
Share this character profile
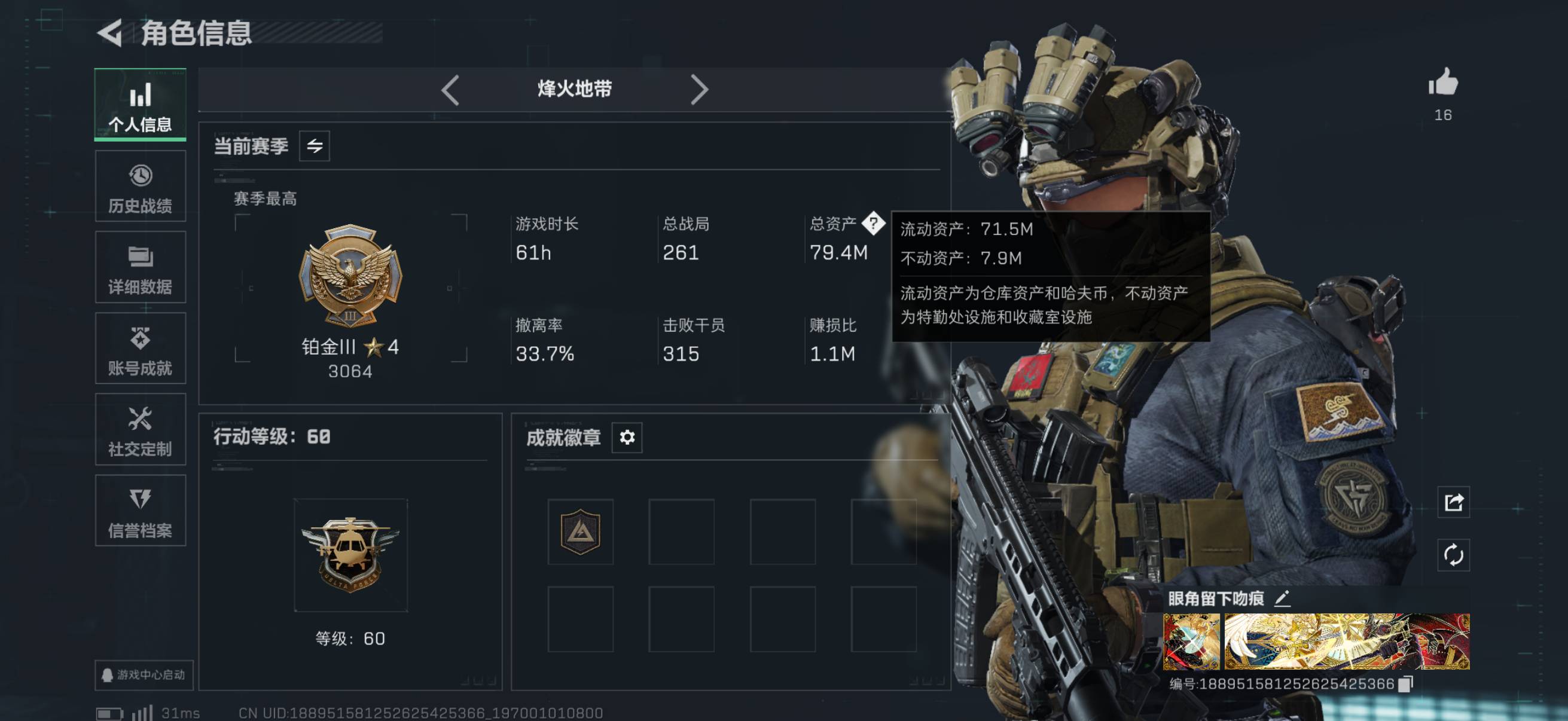tap(1454, 503)
